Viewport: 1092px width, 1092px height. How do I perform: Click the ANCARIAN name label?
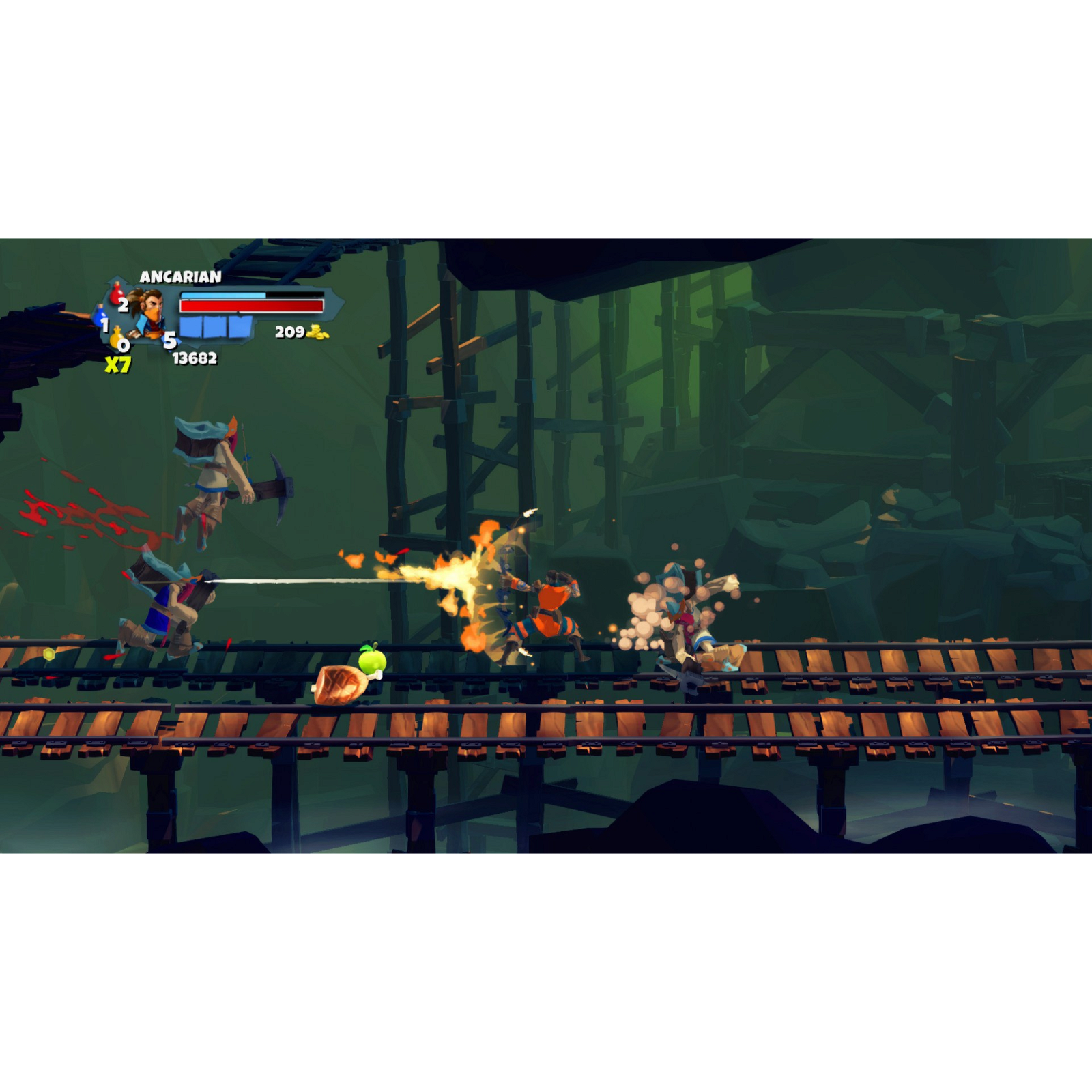(x=181, y=276)
